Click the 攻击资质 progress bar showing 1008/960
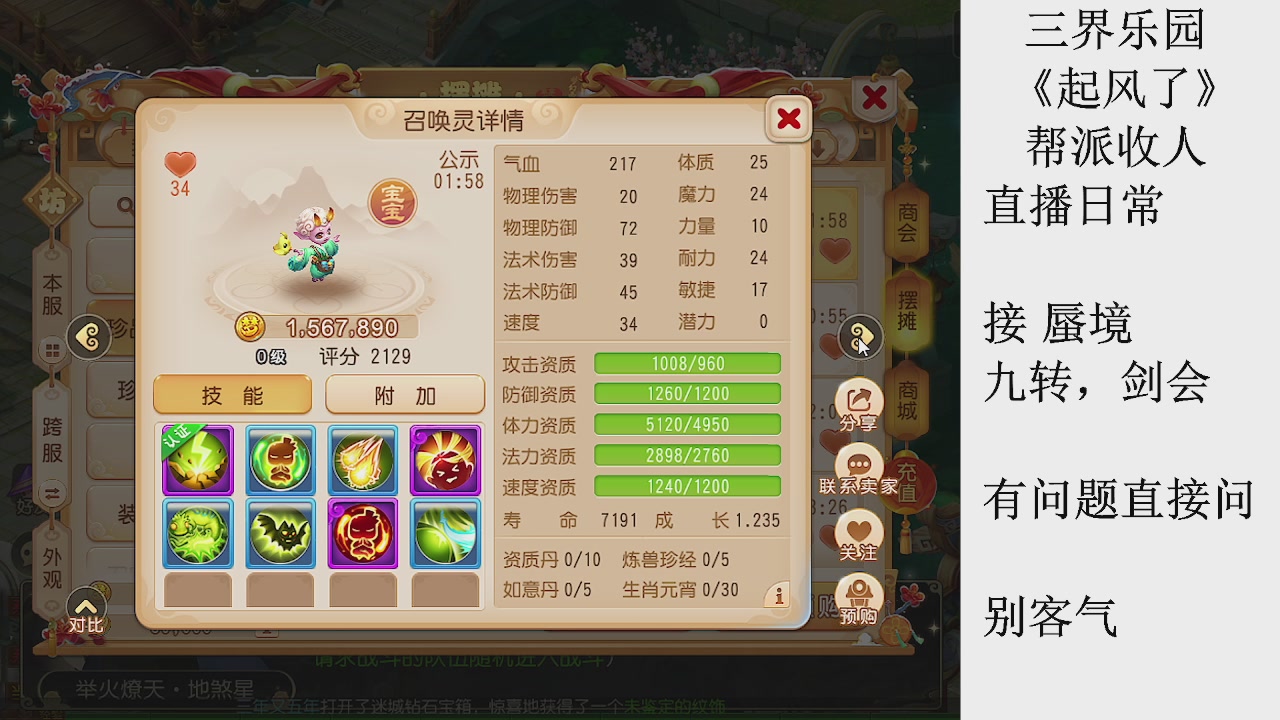Screen dimensions: 1280x720 pos(688,363)
